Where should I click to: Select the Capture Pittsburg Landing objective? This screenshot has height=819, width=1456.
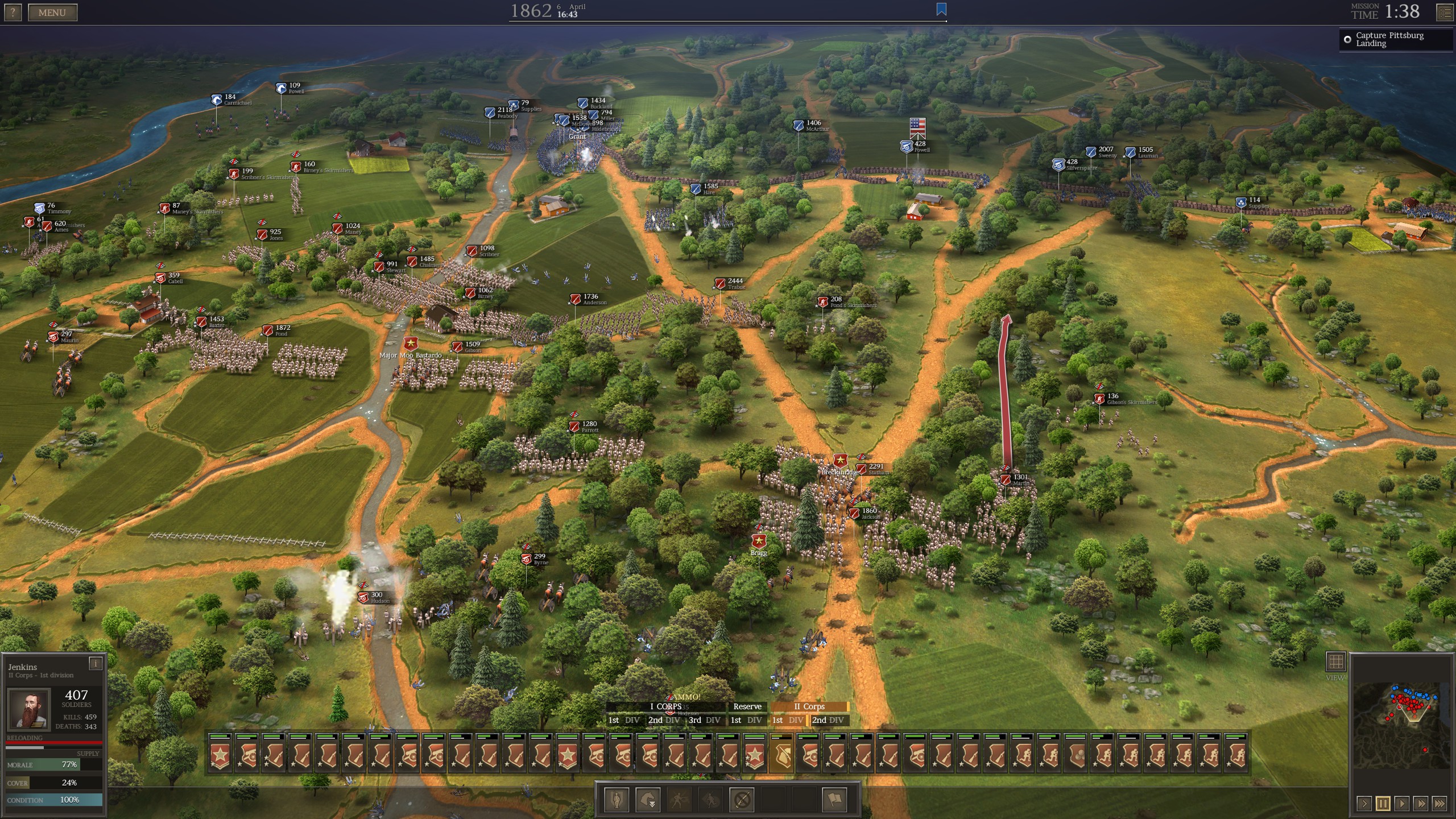[x=1389, y=39]
